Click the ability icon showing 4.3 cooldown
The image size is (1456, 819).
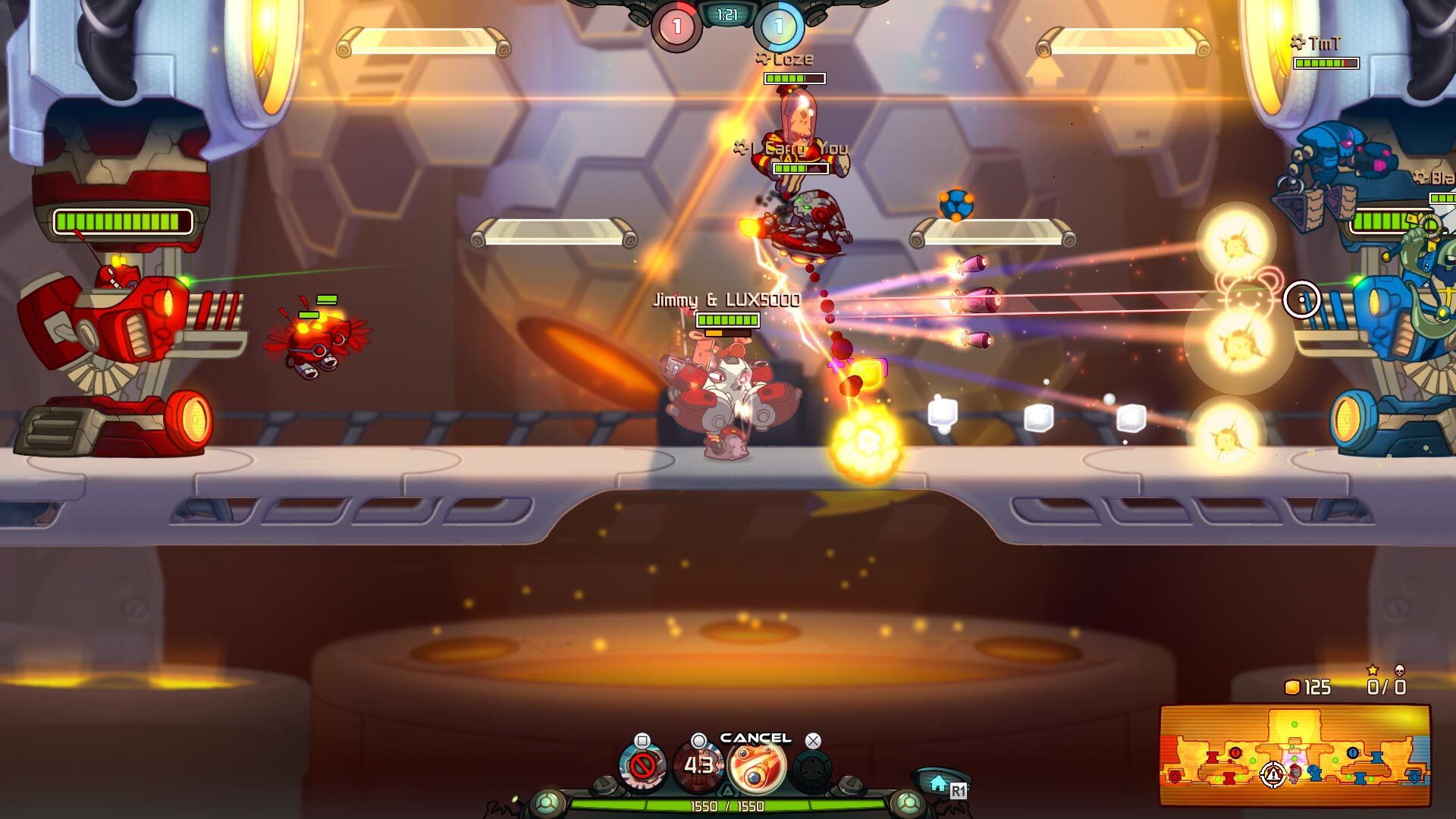700,767
